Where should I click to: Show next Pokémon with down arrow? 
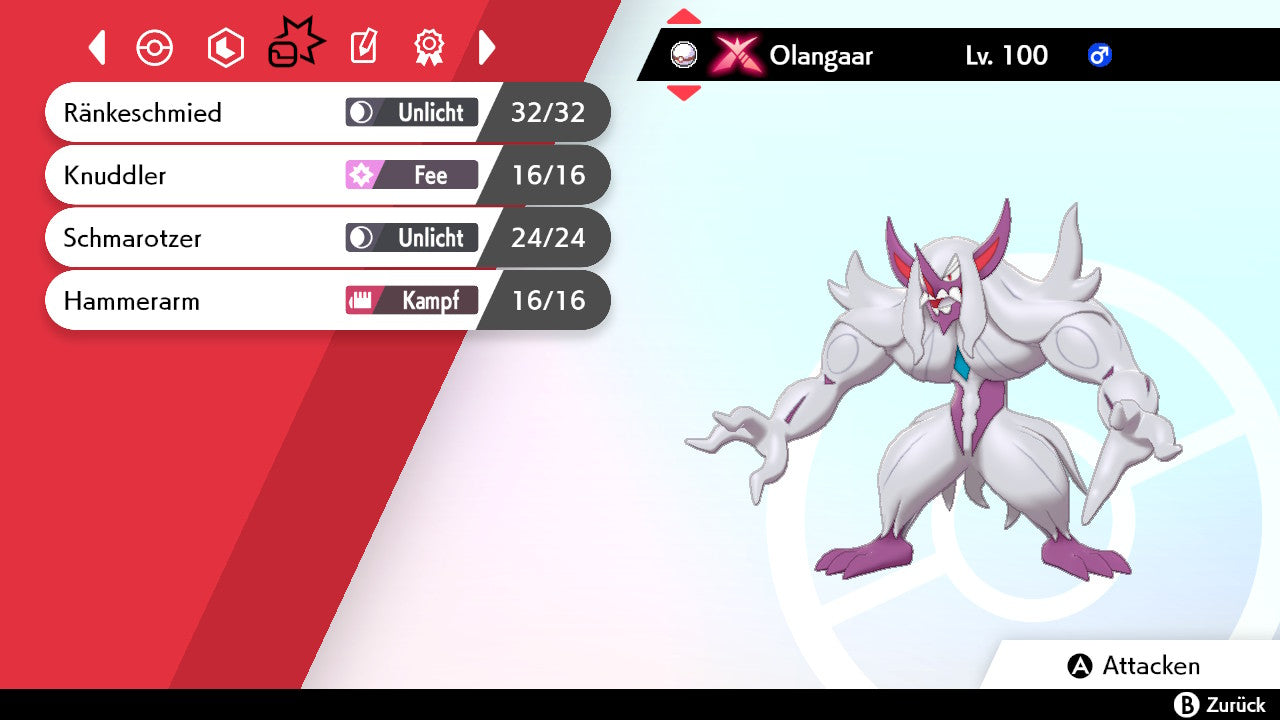[684, 93]
